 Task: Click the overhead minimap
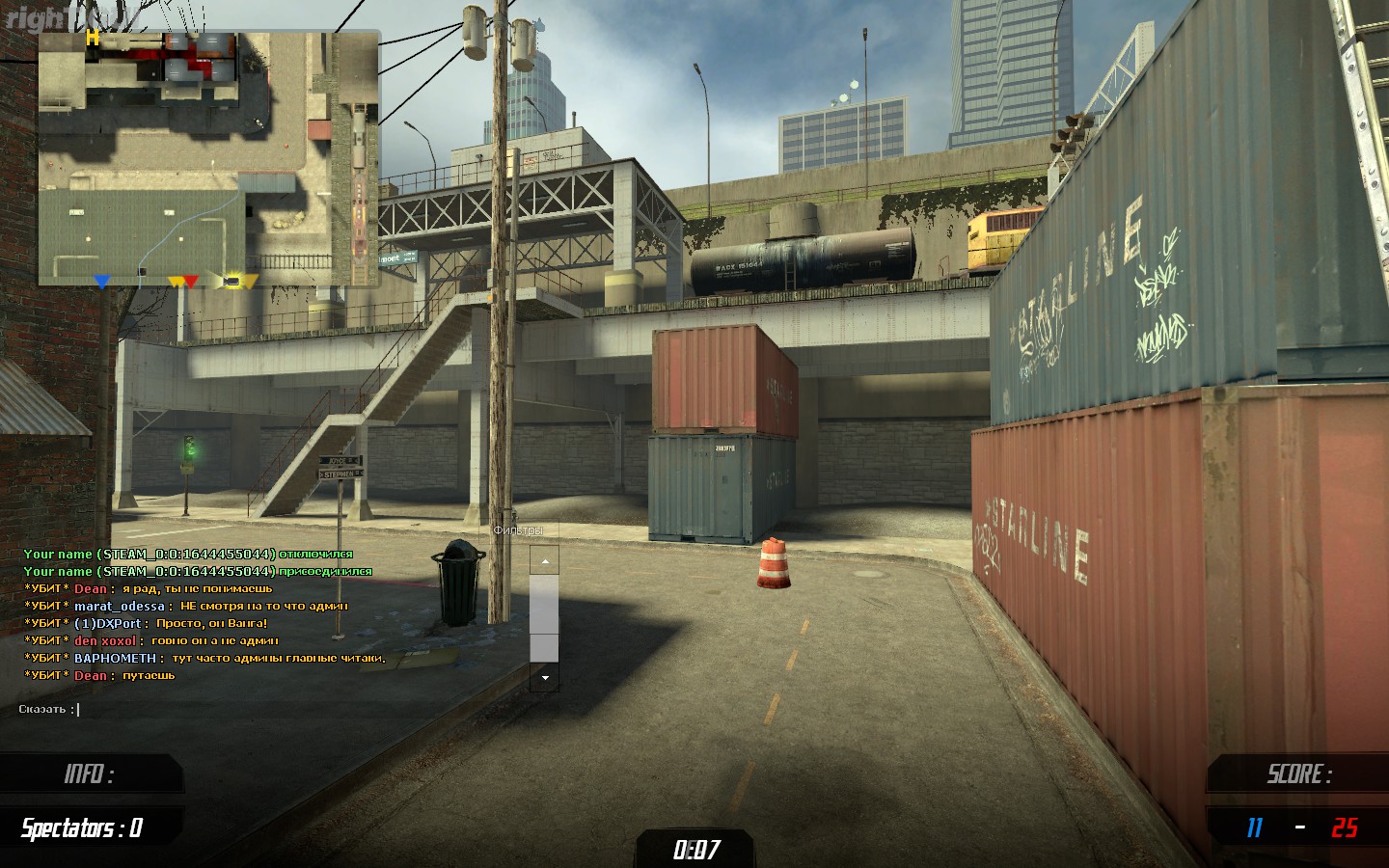[208, 159]
